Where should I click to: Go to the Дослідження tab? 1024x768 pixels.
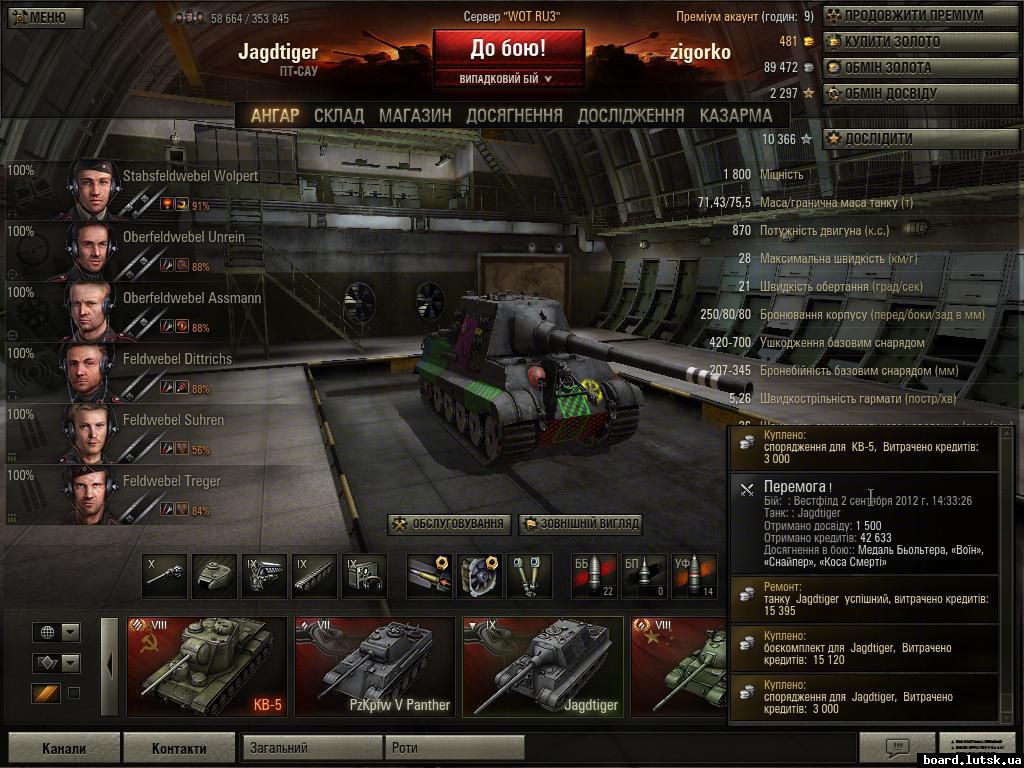click(631, 115)
